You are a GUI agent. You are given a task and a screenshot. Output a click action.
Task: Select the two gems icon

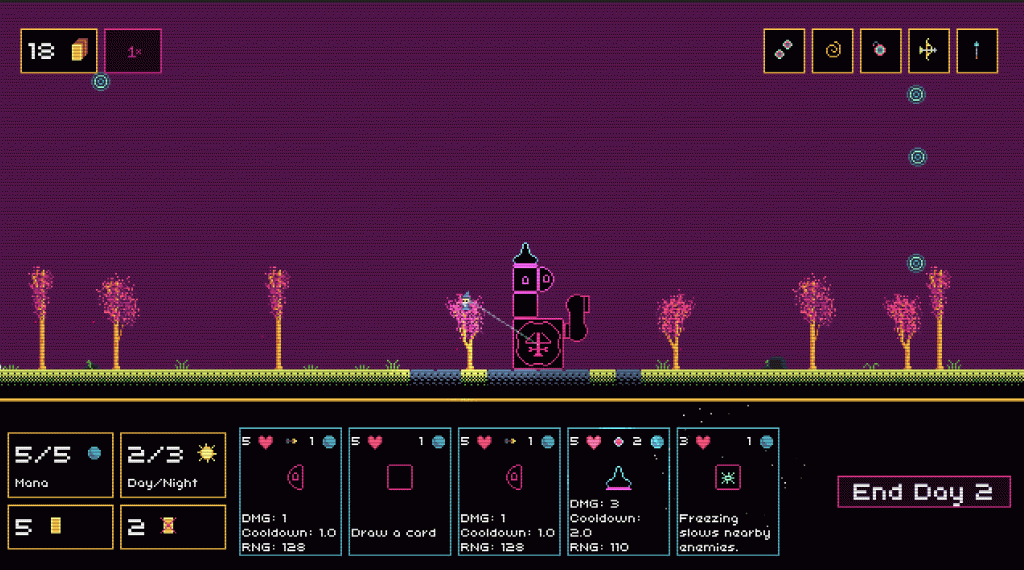click(x=785, y=51)
